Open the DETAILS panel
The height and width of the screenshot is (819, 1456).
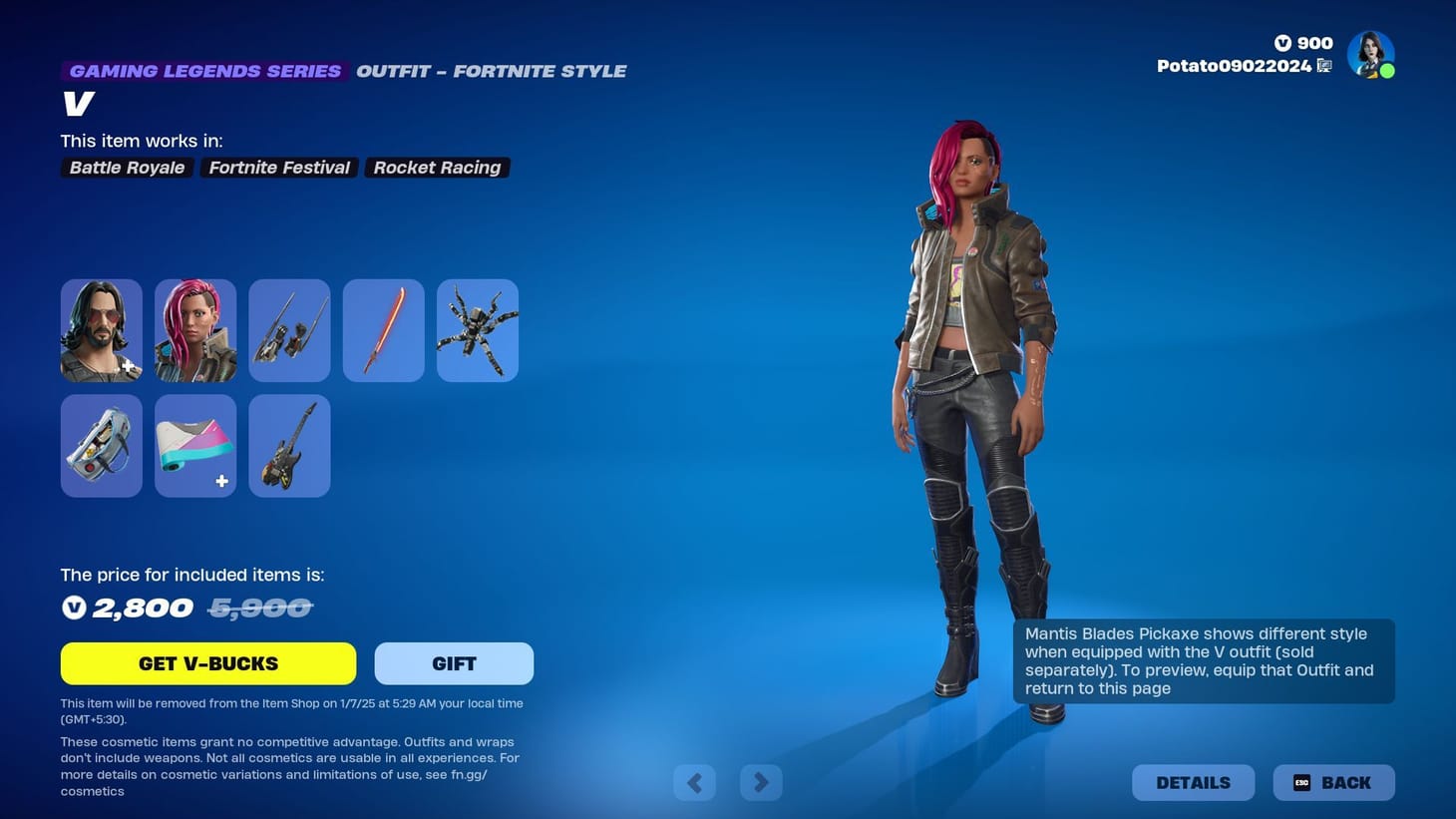click(x=1193, y=782)
